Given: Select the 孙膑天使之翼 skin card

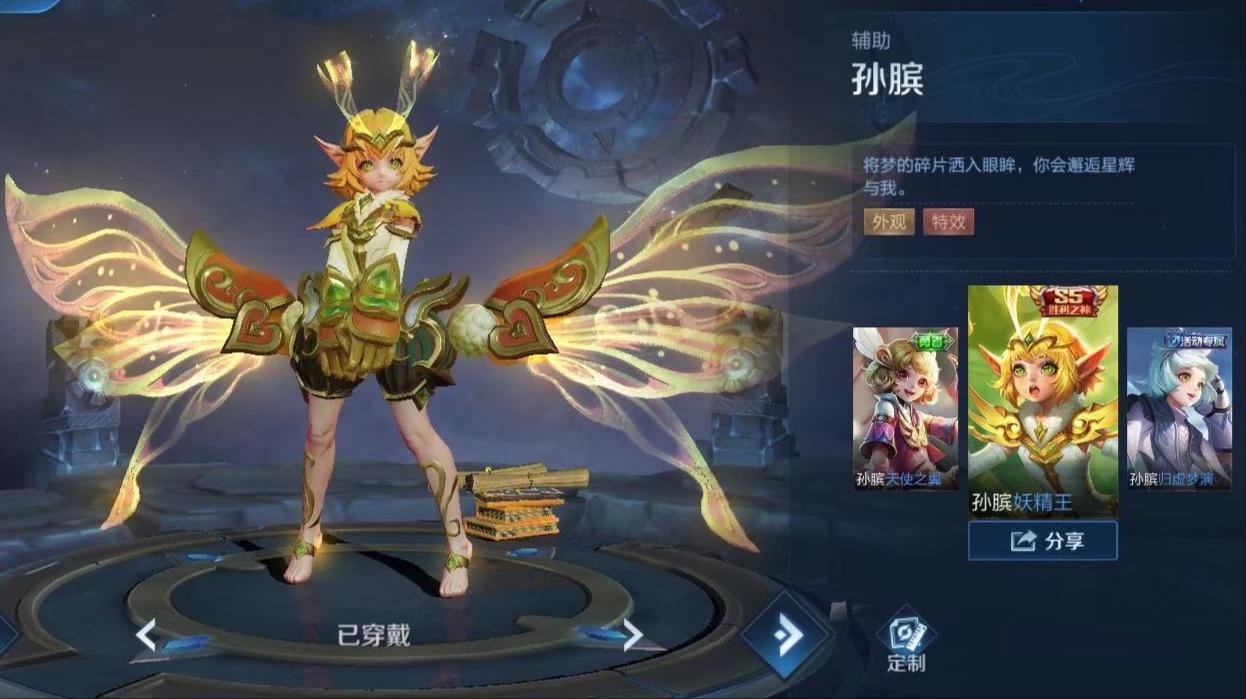Looking at the screenshot, I should (904, 408).
